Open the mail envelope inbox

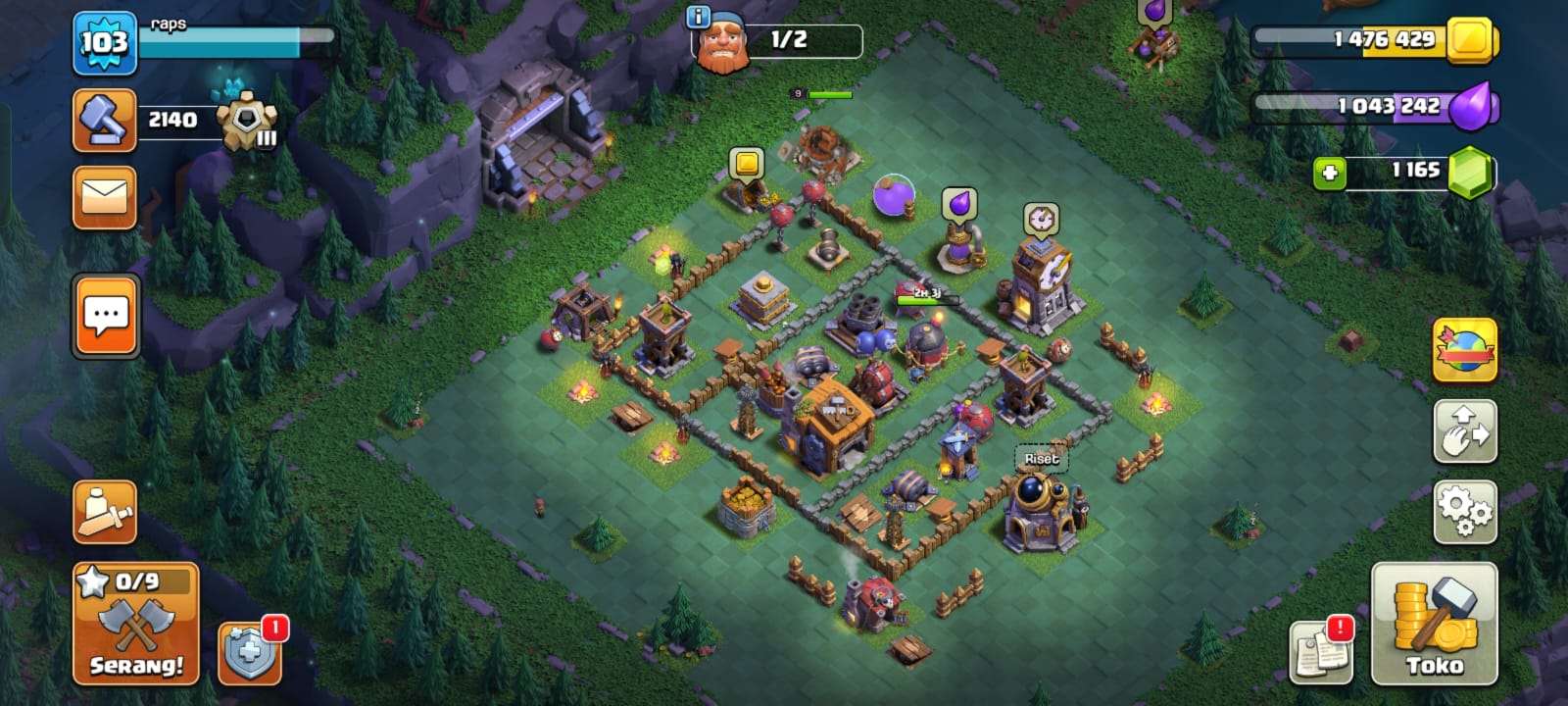104,197
